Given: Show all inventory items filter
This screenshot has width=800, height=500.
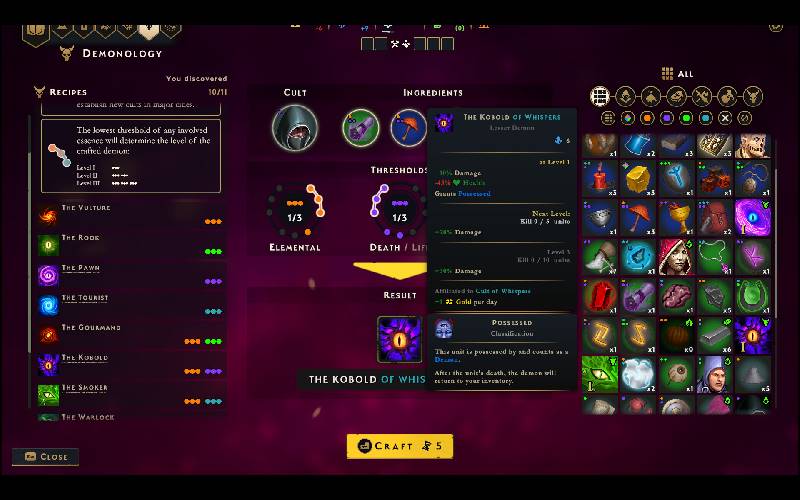Looking at the screenshot, I should [x=600, y=96].
